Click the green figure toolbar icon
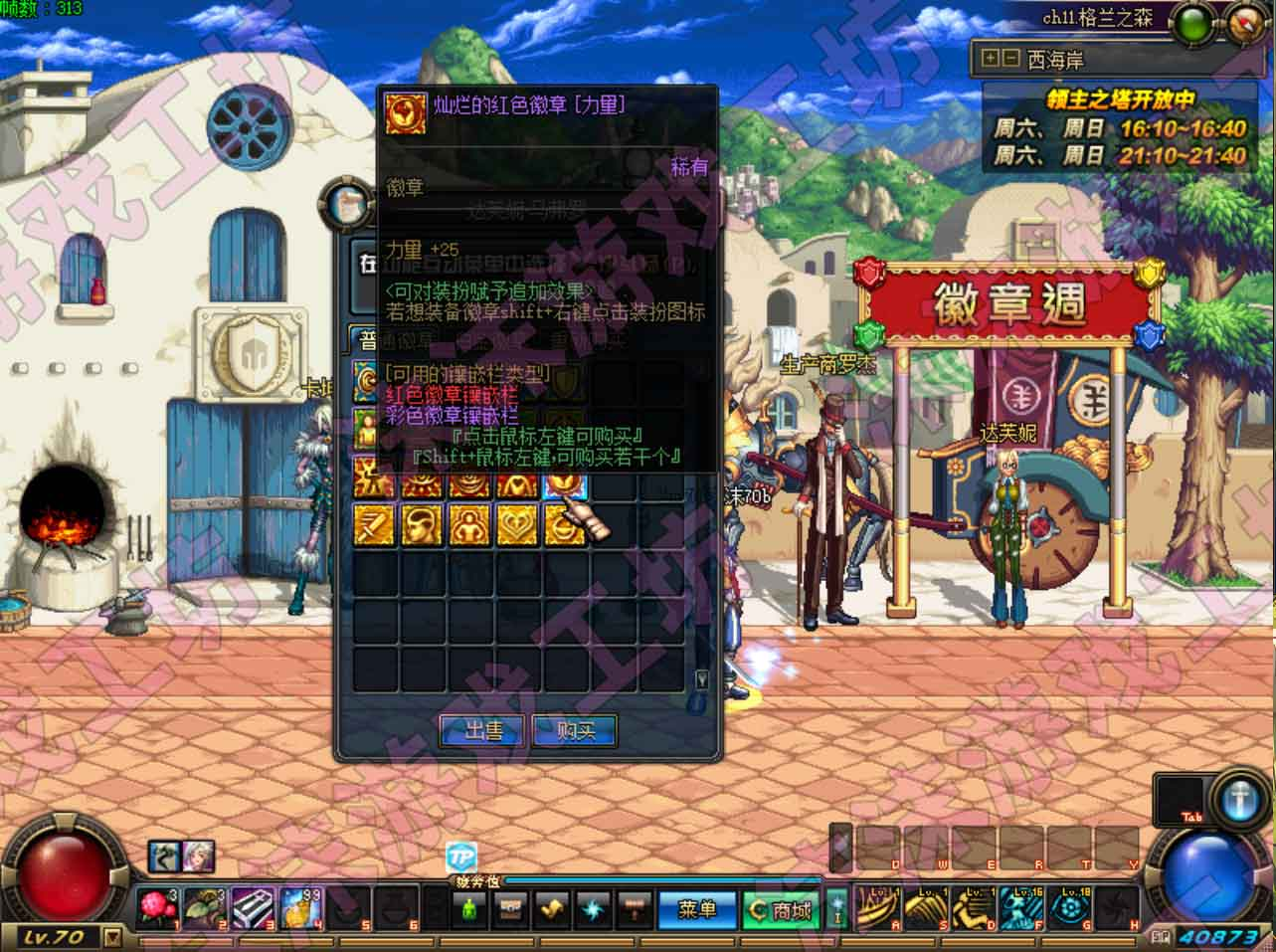This screenshot has width=1276, height=952. click(x=468, y=909)
